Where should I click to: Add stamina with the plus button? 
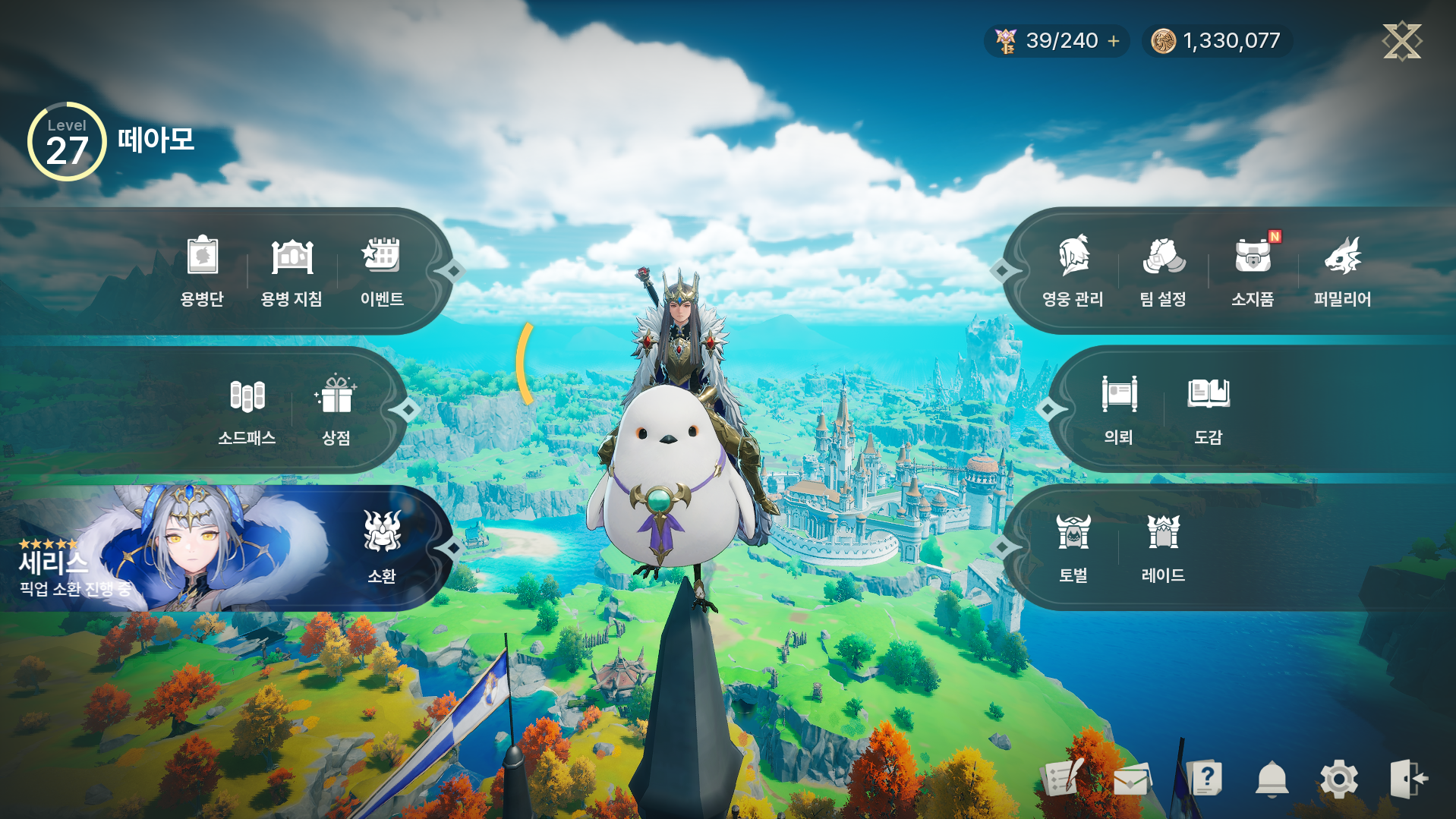pyautogui.click(x=1114, y=41)
